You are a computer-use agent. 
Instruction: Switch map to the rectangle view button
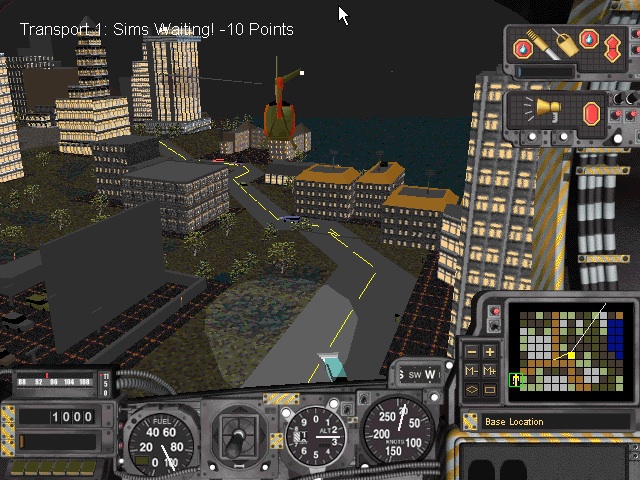click(490, 388)
